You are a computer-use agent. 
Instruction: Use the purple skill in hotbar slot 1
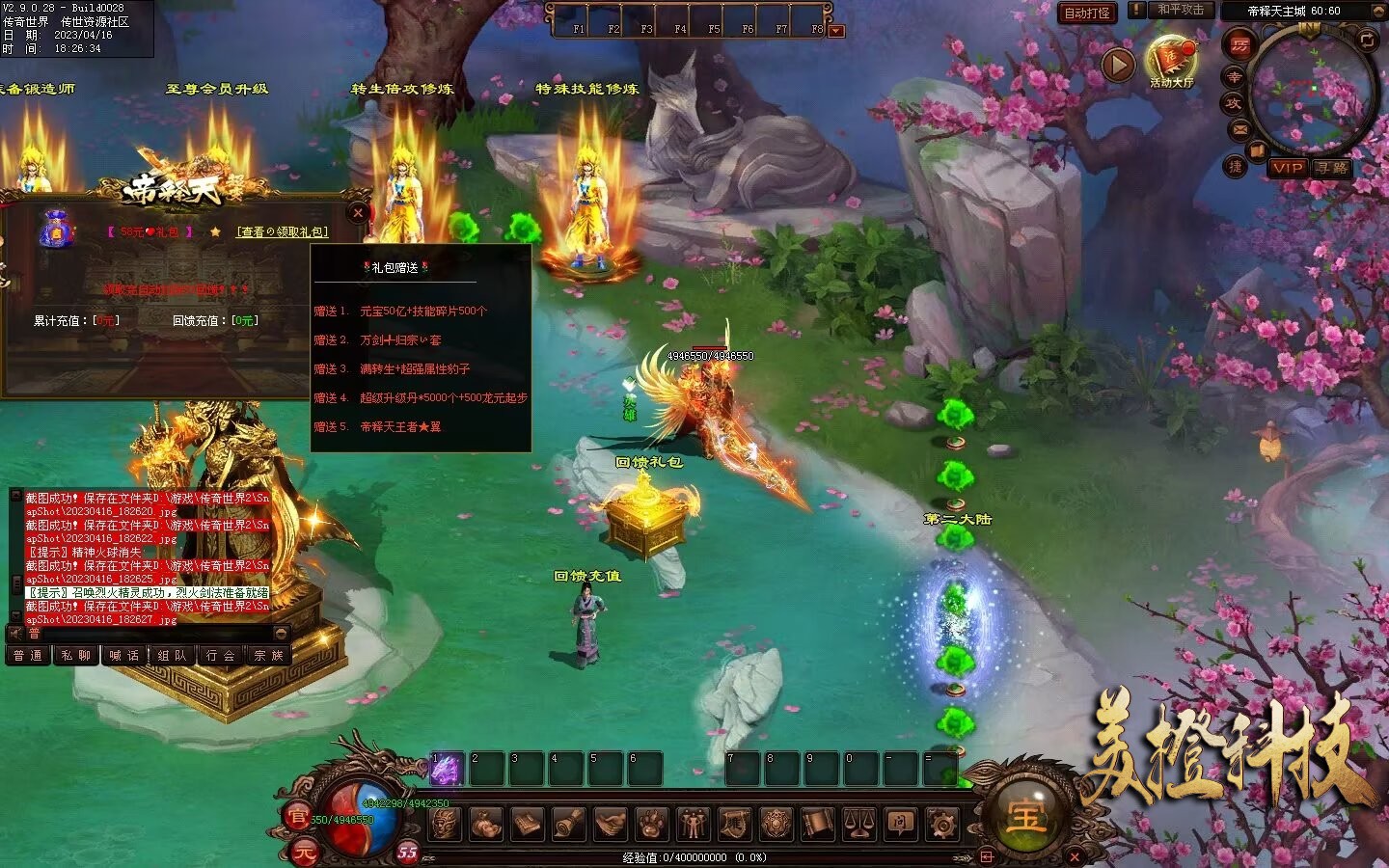tap(448, 769)
